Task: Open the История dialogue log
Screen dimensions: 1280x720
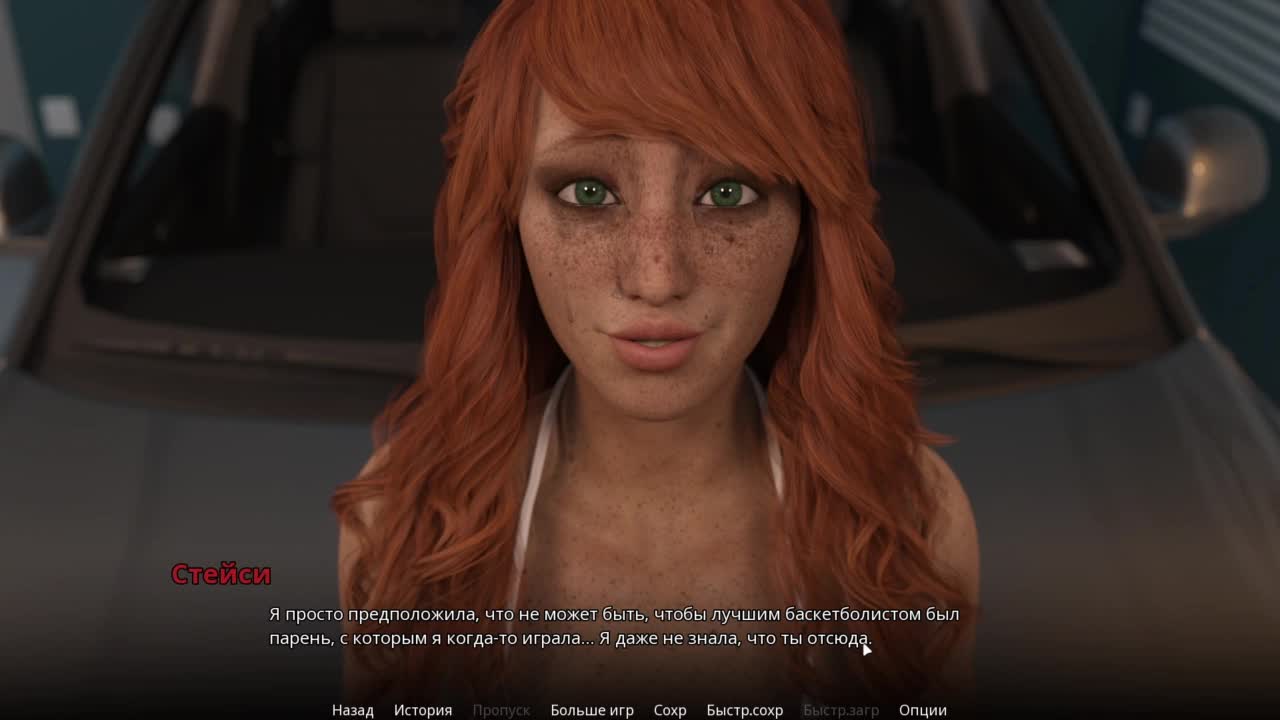Action: tap(422, 710)
